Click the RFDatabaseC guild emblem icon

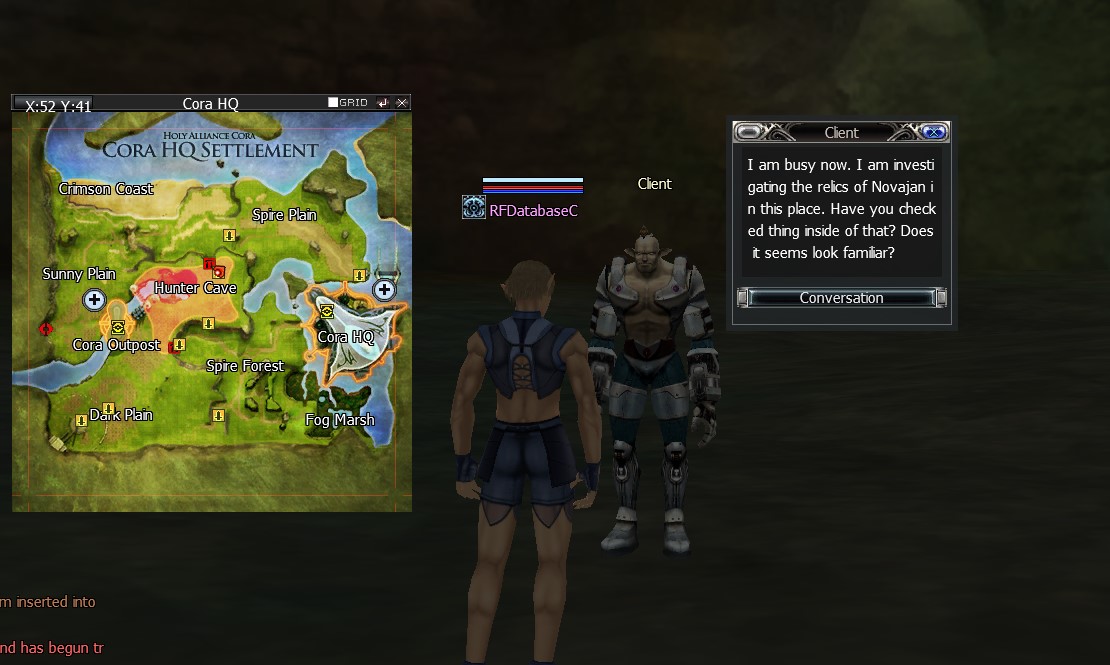point(473,207)
